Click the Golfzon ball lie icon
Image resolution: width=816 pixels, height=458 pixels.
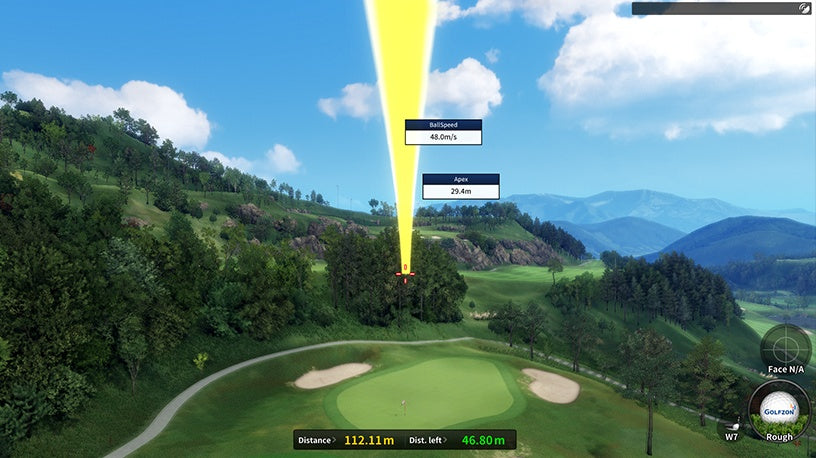point(779,411)
